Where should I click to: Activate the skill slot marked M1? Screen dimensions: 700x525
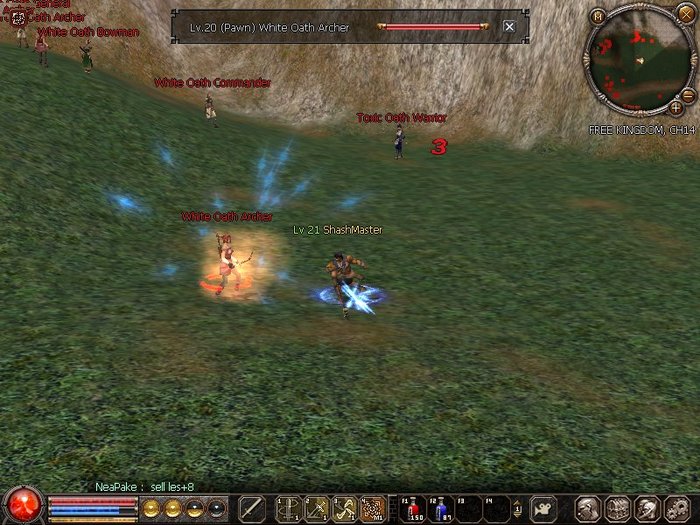373,508
